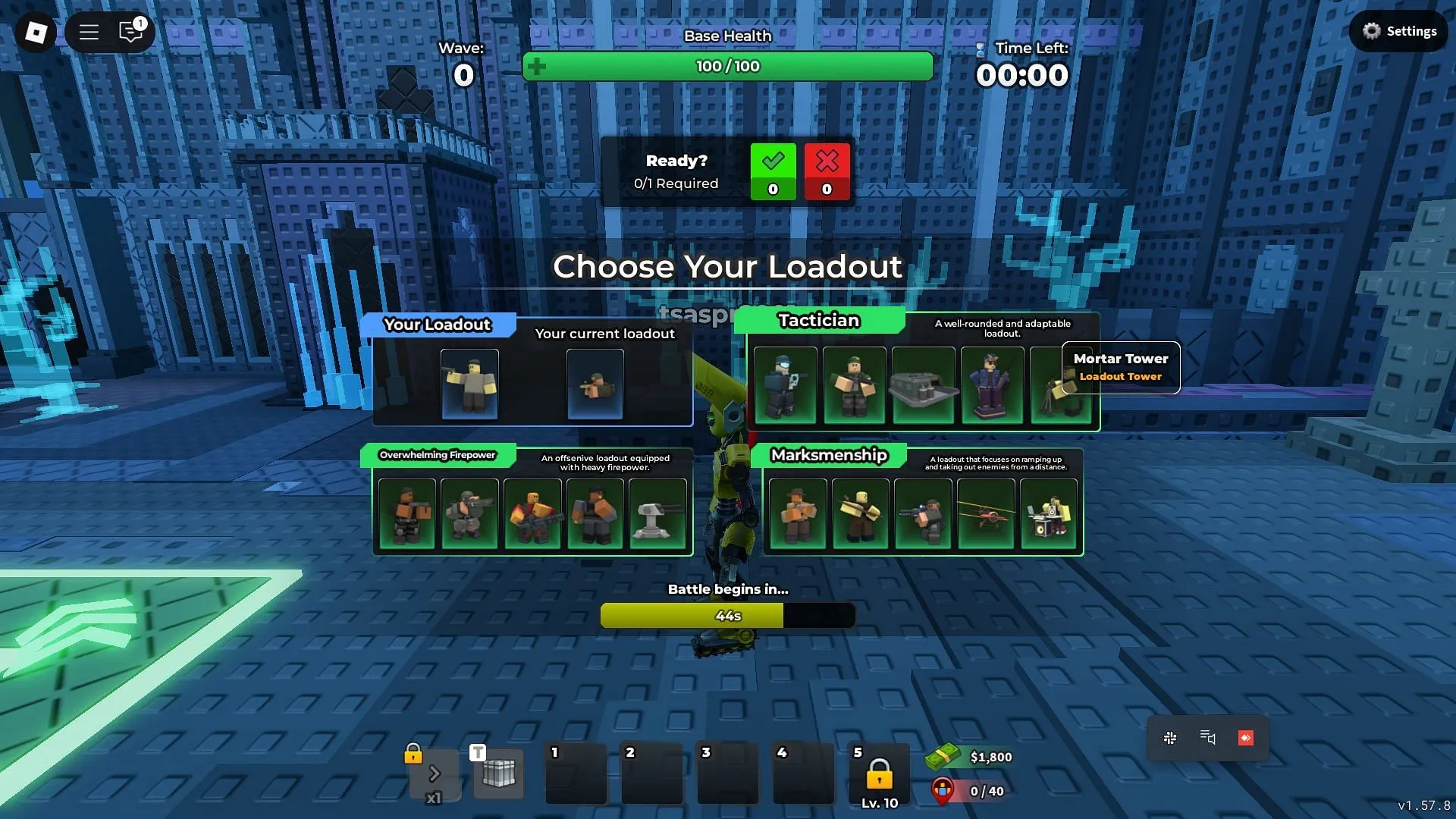The height and width of the screenshot is (819, 1456).
Task: Open the Settings menu
Action: (1399, 31)
